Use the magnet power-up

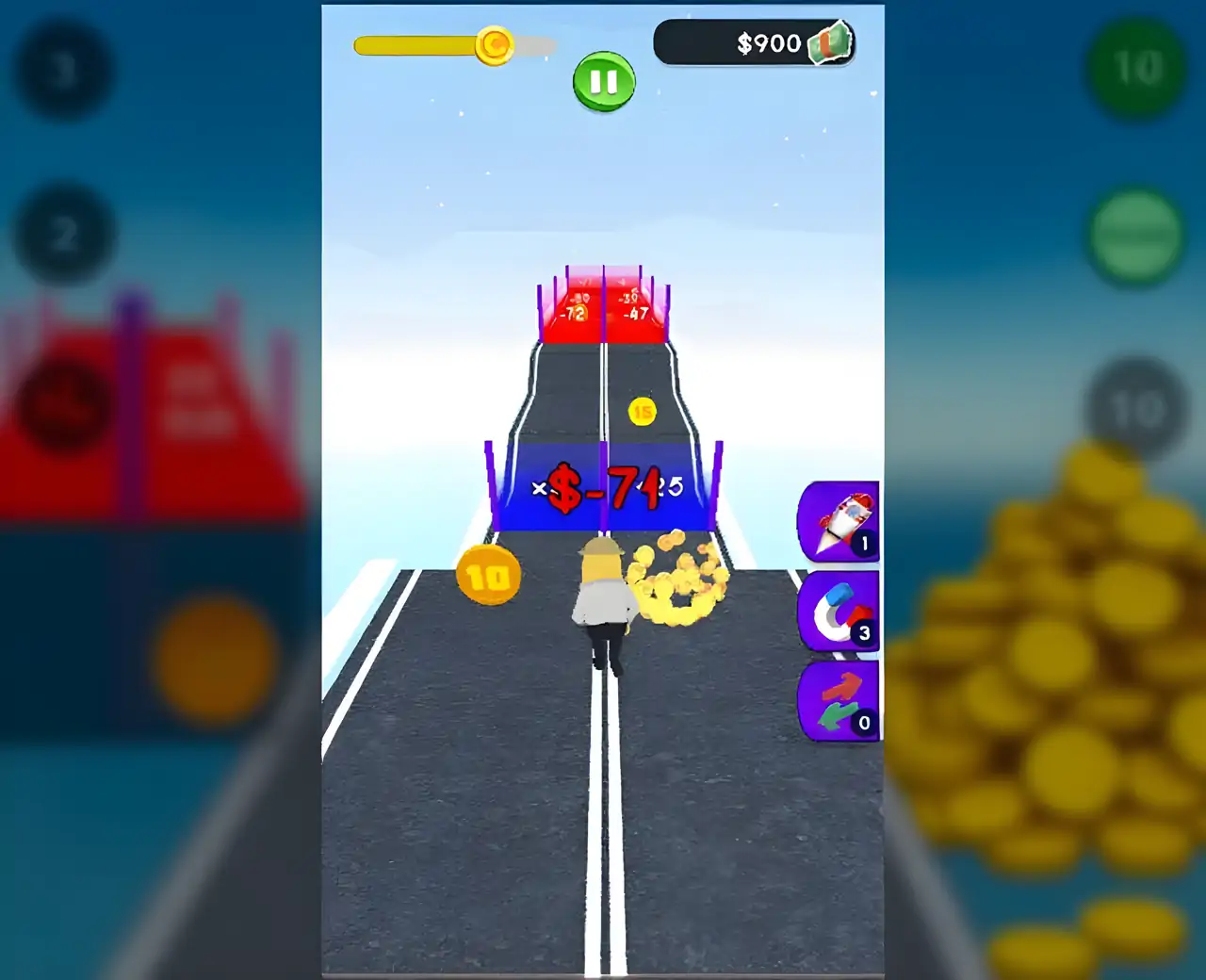[x=838, y=612]
